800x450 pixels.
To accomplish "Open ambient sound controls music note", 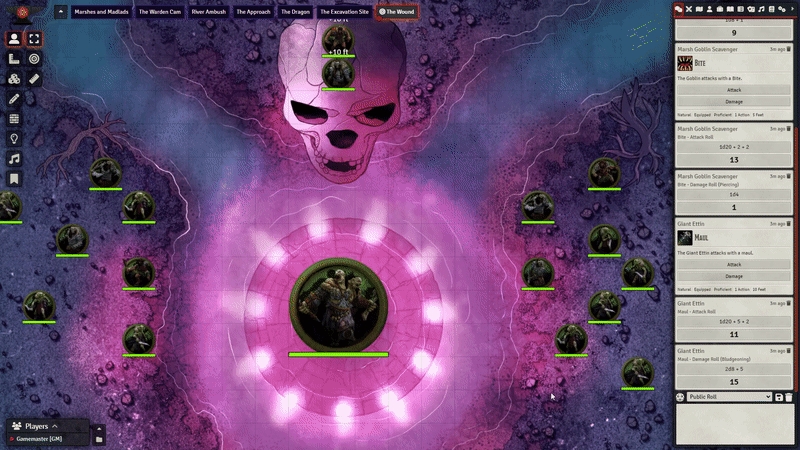I will (x=15, y=159).
